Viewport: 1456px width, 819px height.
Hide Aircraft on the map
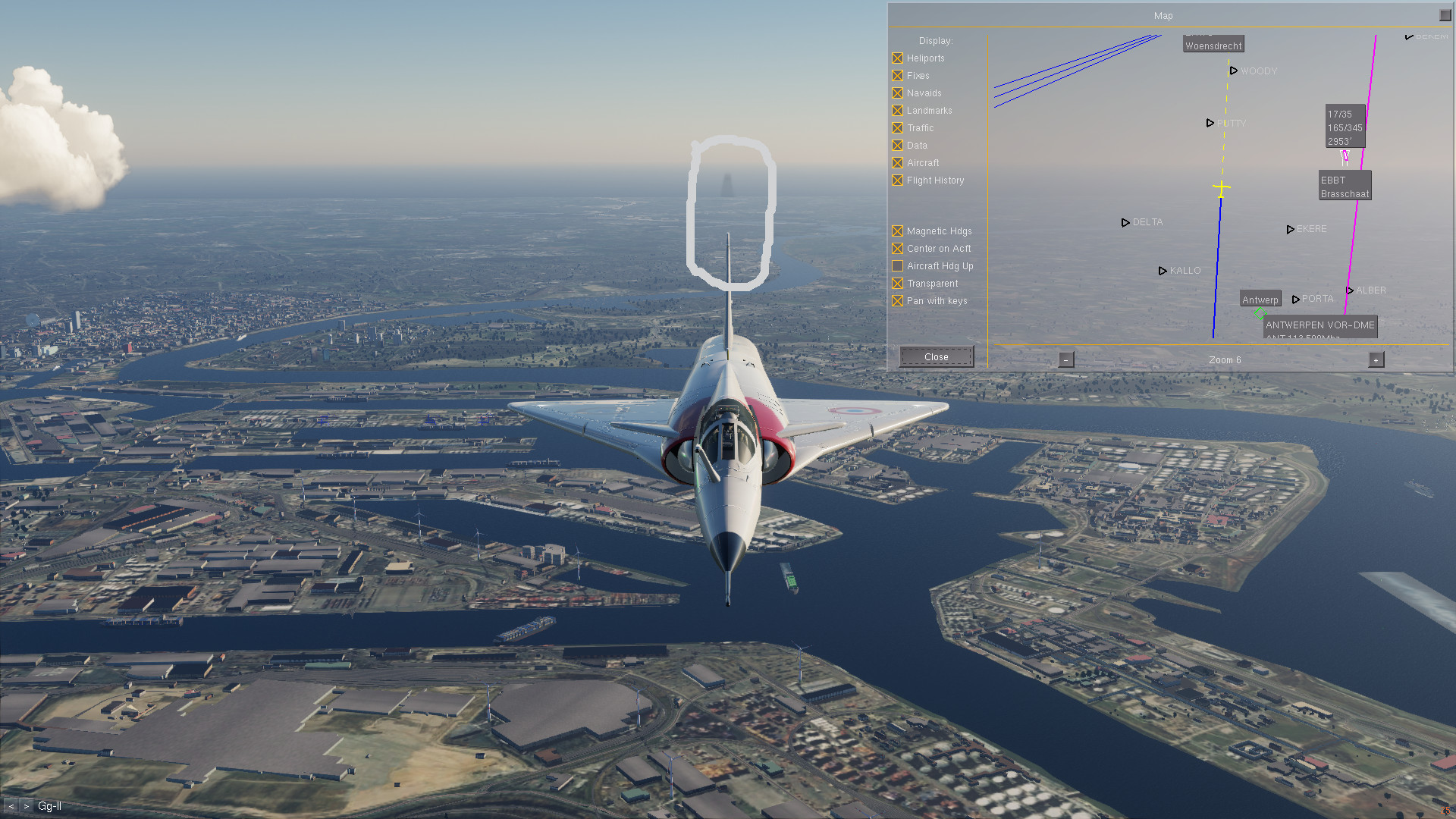pos(898,163)
